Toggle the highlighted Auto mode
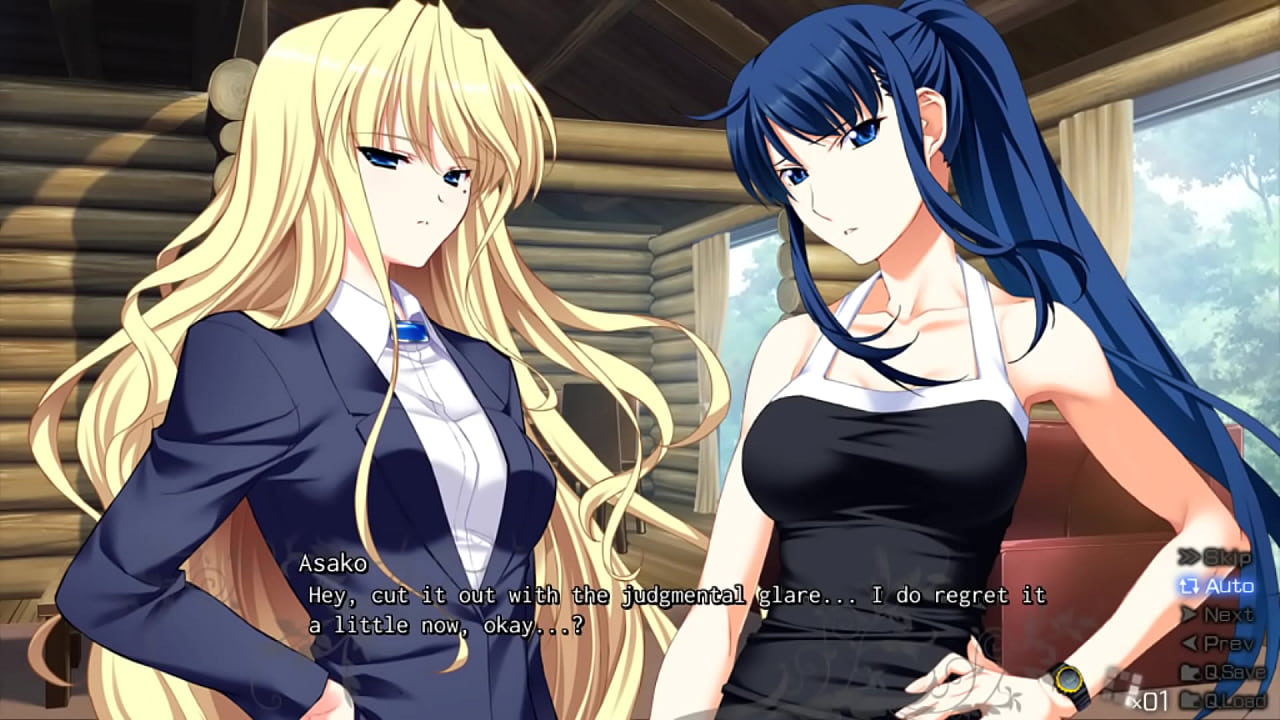Image resolution: width=1280 pixels, height=720 pixels. pyautogui.click(x=1216, y=586)
